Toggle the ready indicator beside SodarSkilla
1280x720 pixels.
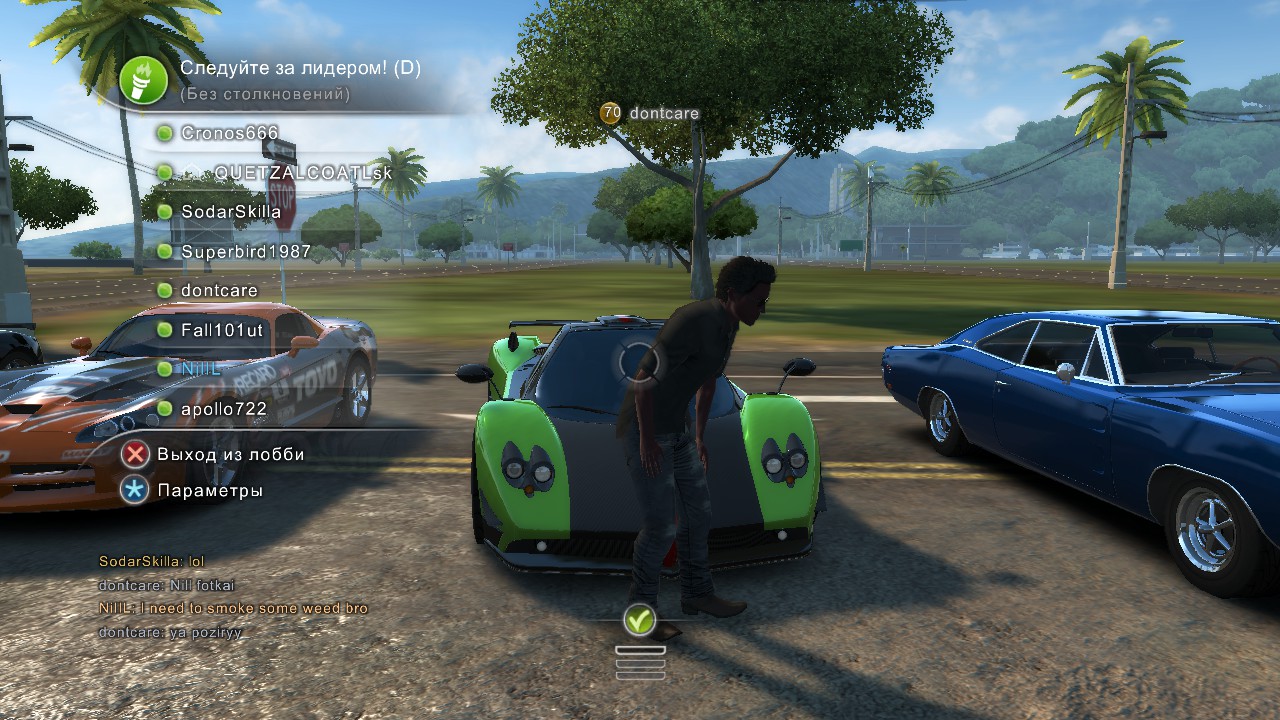point(165,210)
